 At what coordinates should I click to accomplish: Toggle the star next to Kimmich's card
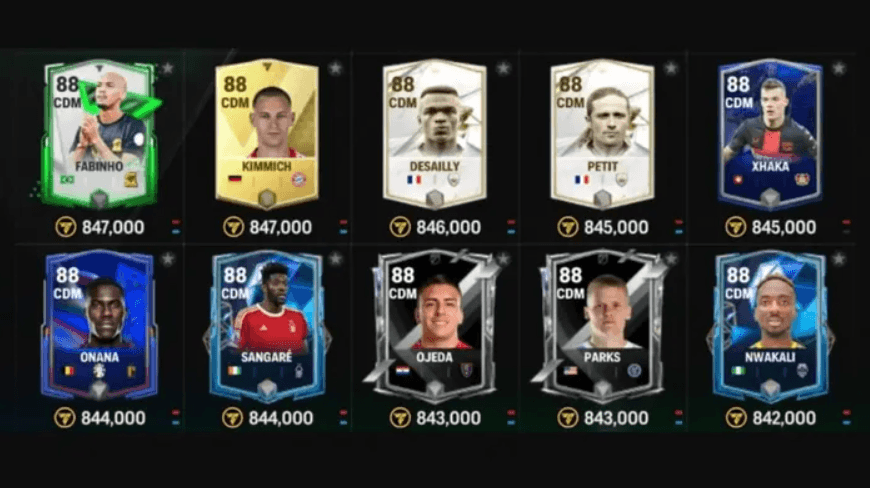[336, 68]
